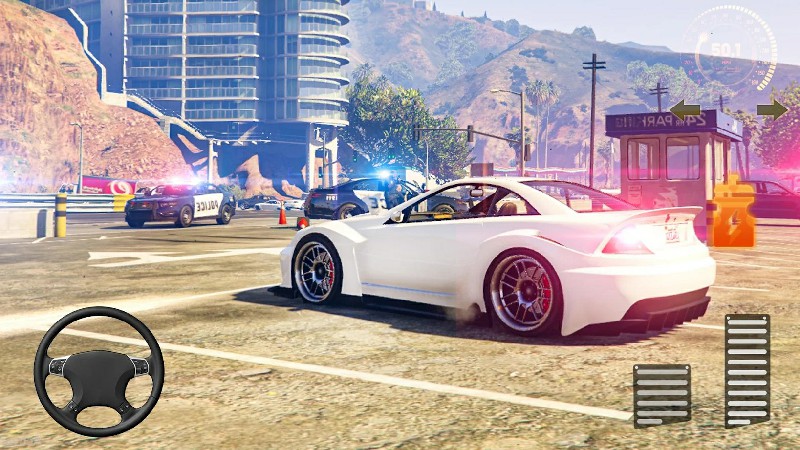
Task: Turn the steering wheel control
Action: tap(98, 371)
